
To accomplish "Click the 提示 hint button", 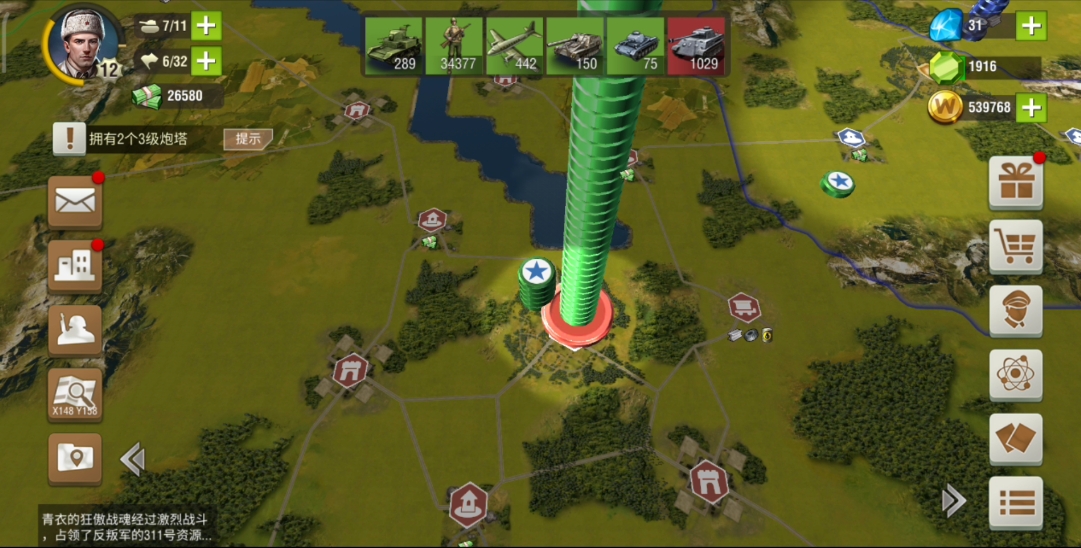I will pos(247,139).
